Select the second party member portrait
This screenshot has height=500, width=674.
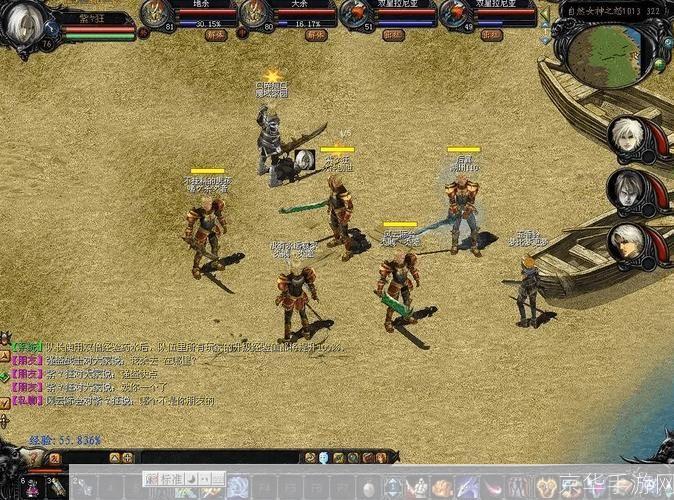click(254, 13)
